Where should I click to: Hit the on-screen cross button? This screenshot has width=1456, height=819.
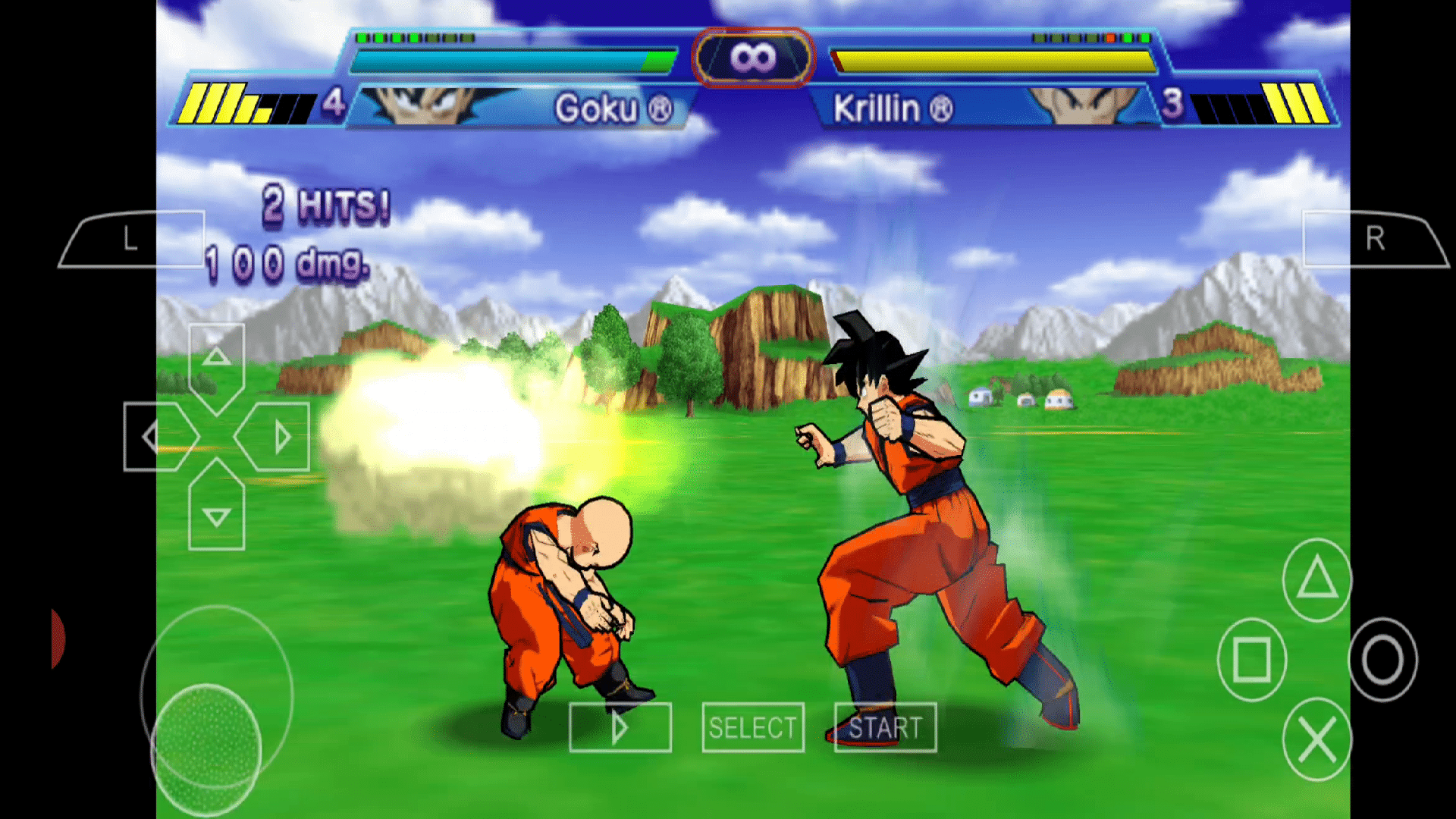[1317, 739]
